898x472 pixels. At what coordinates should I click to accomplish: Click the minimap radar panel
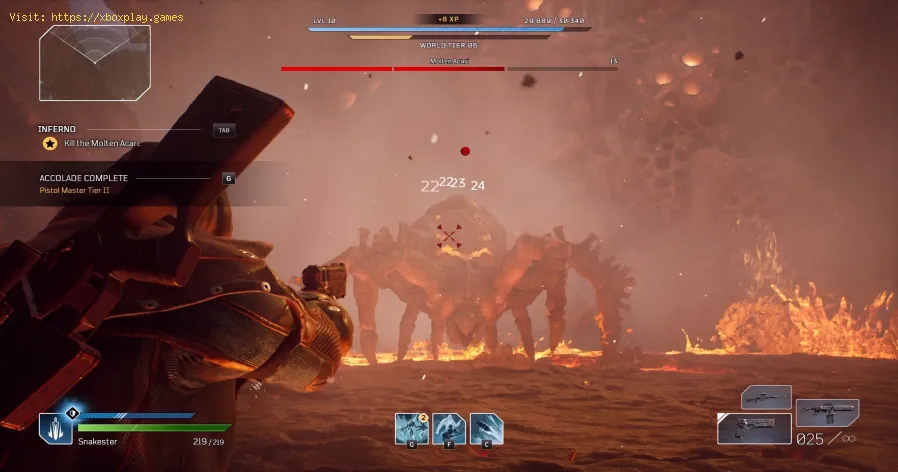pos(95,63)
